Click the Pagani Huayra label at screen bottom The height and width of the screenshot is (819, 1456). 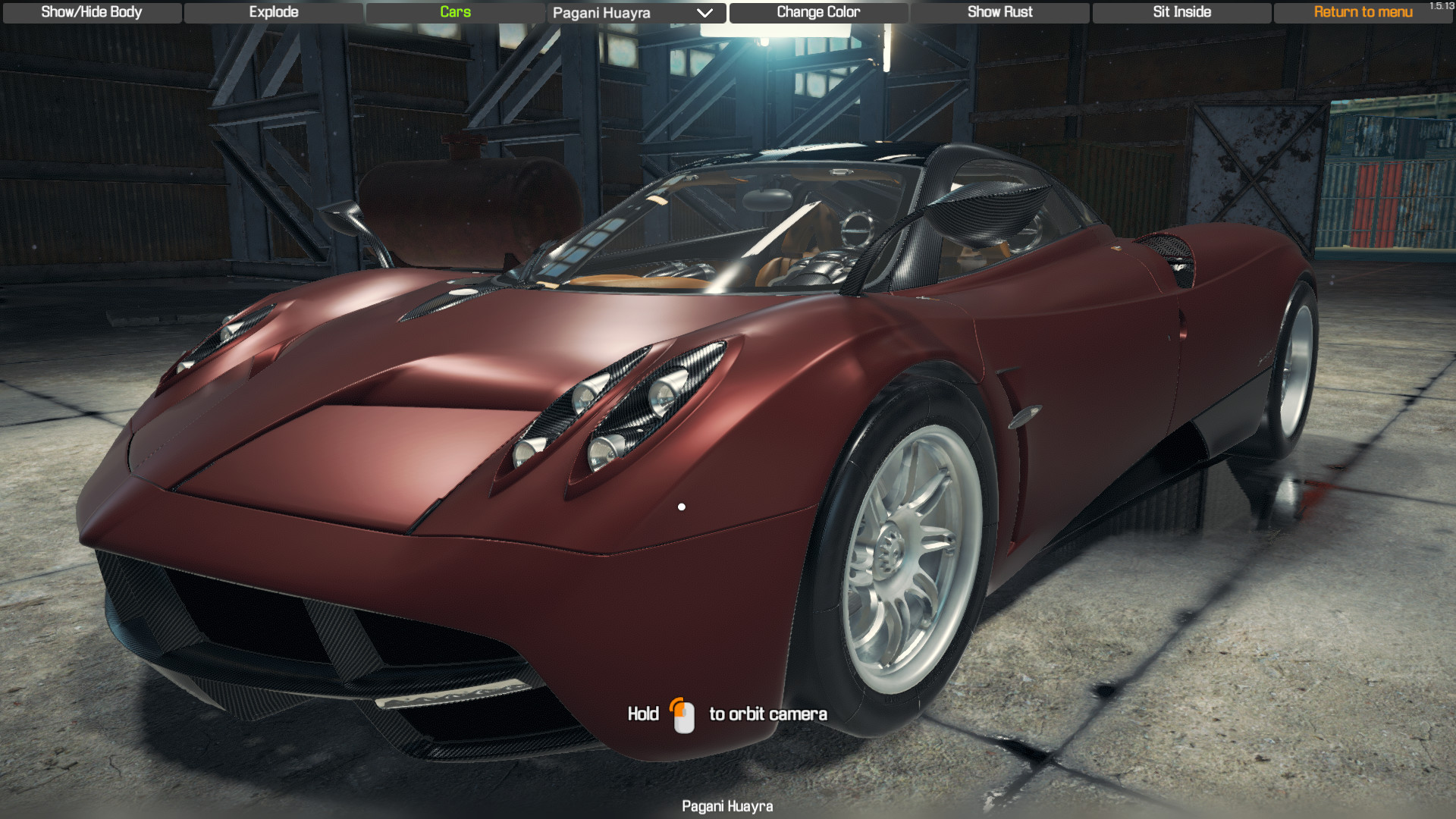[727, 806]
